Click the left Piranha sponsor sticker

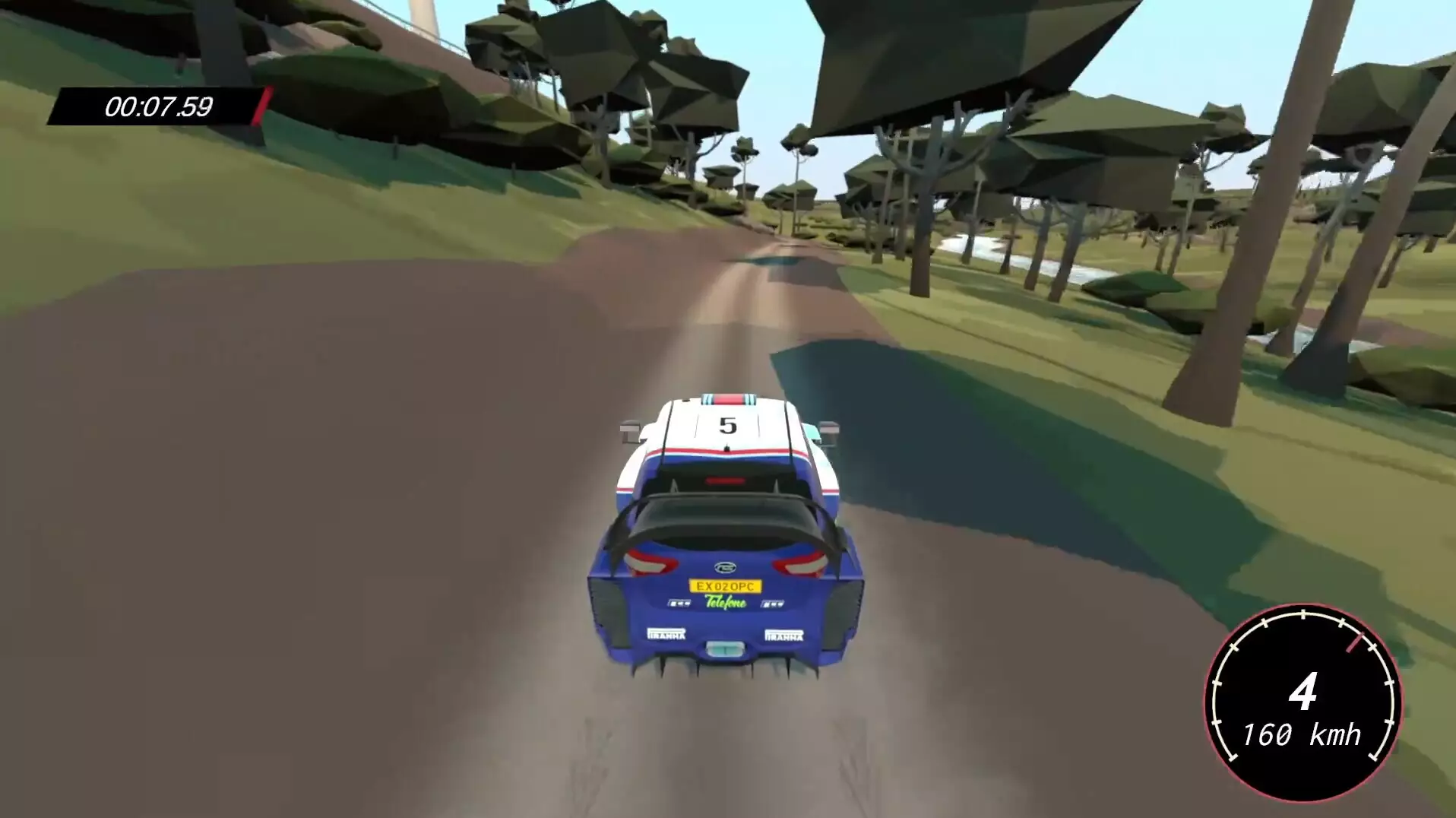click(x=666, y=634)
